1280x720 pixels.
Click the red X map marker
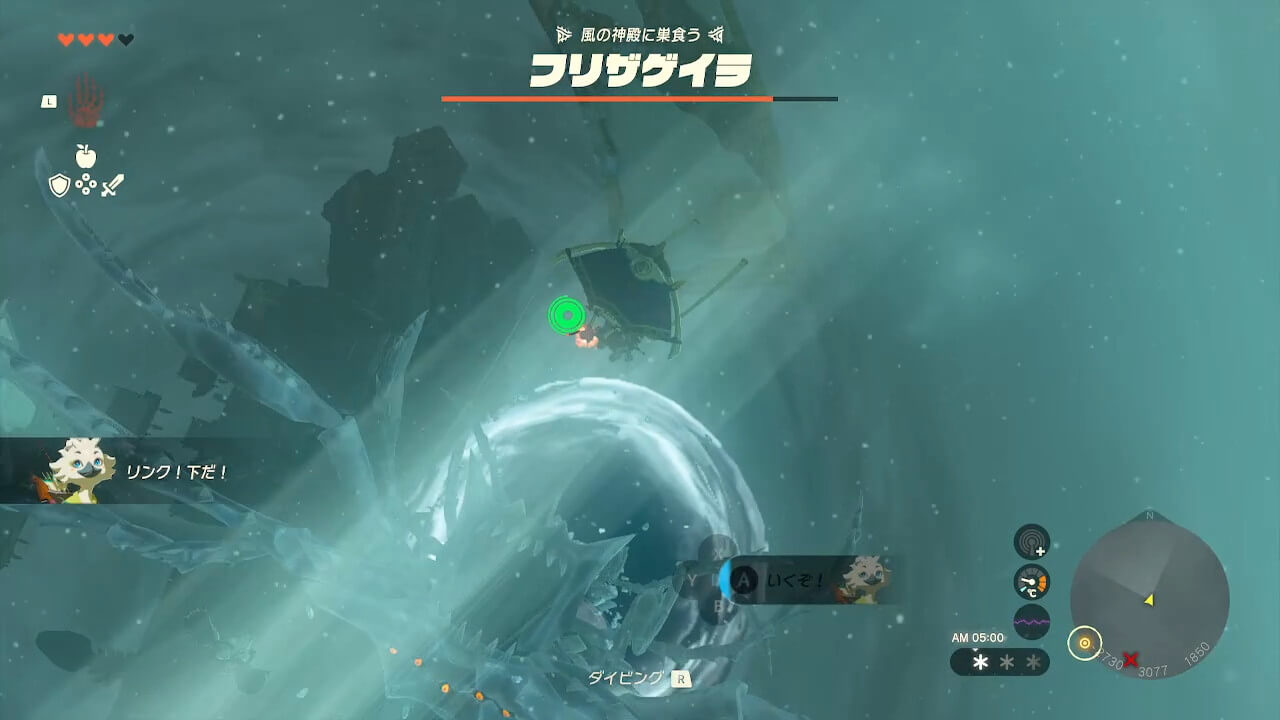pos(1131,659)
